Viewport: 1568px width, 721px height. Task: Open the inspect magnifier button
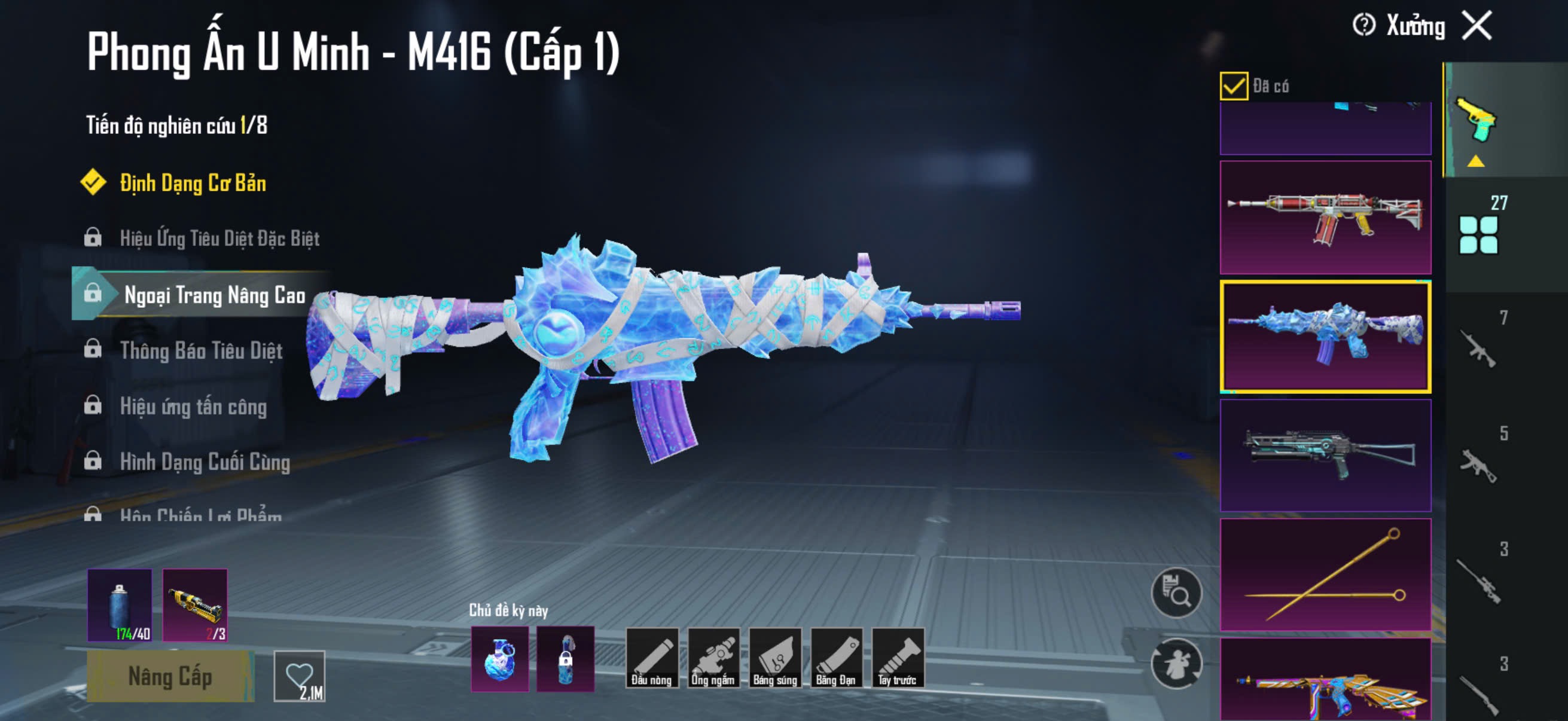tap(1176, 592)
